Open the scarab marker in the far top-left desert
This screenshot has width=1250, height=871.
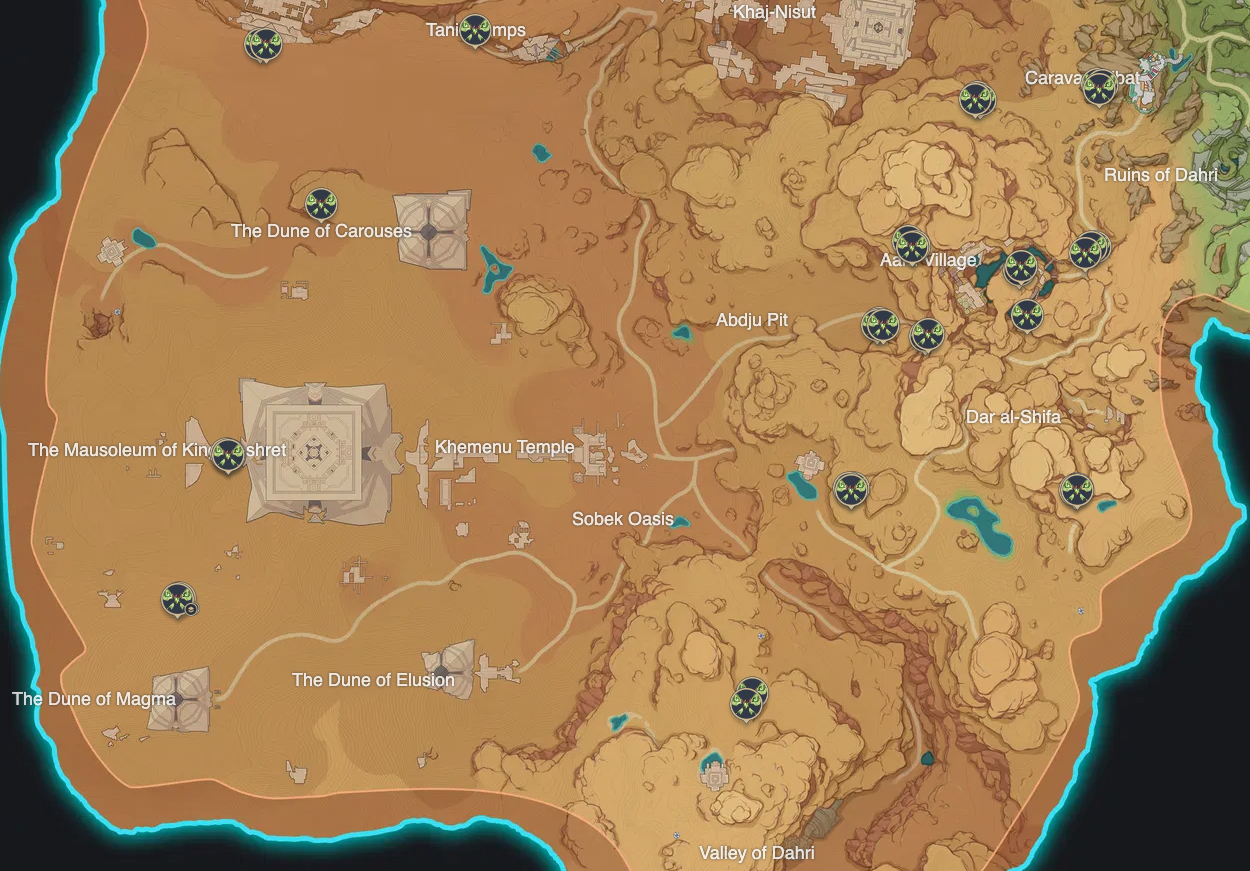[263, 44]
